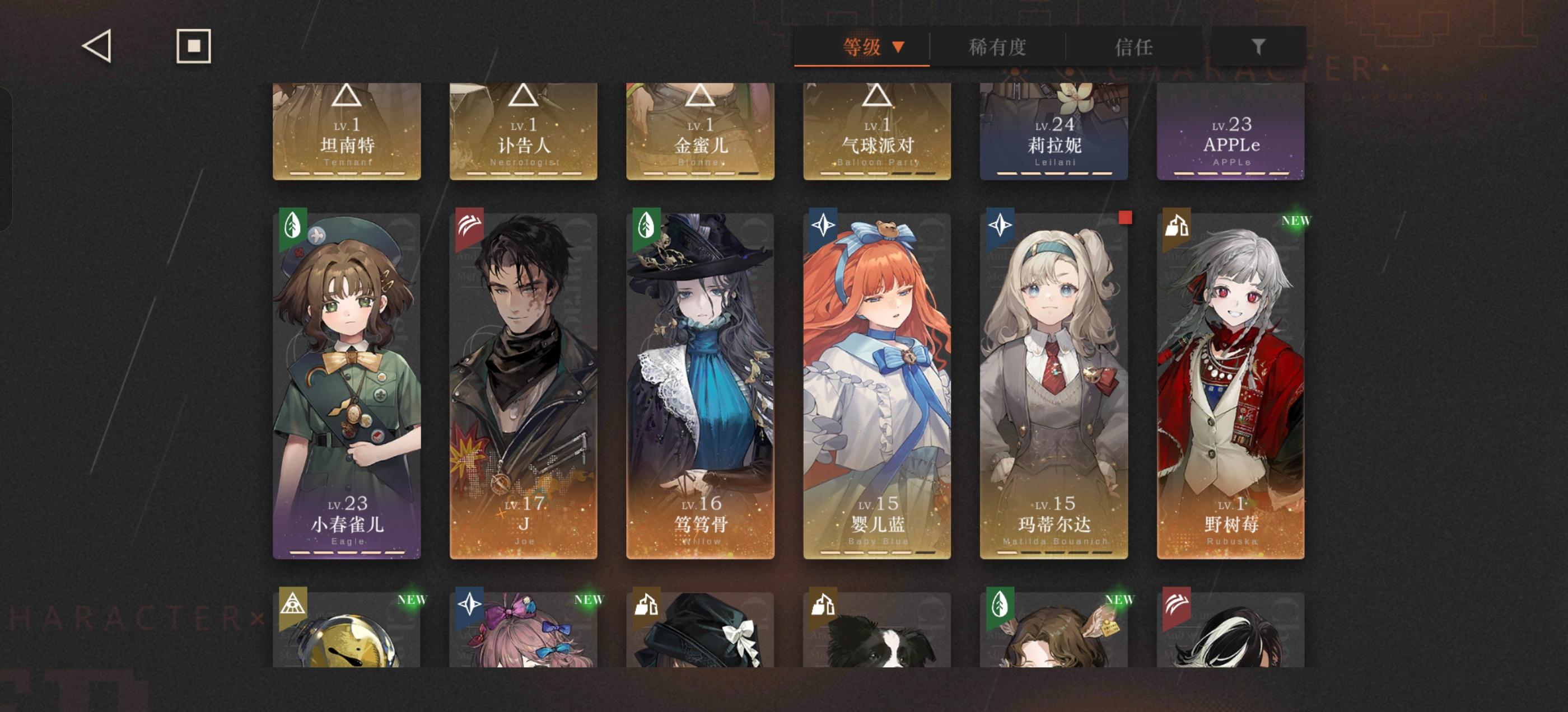
Task: Click the progress bar under 坦南特 card
Action: (347, 174)
